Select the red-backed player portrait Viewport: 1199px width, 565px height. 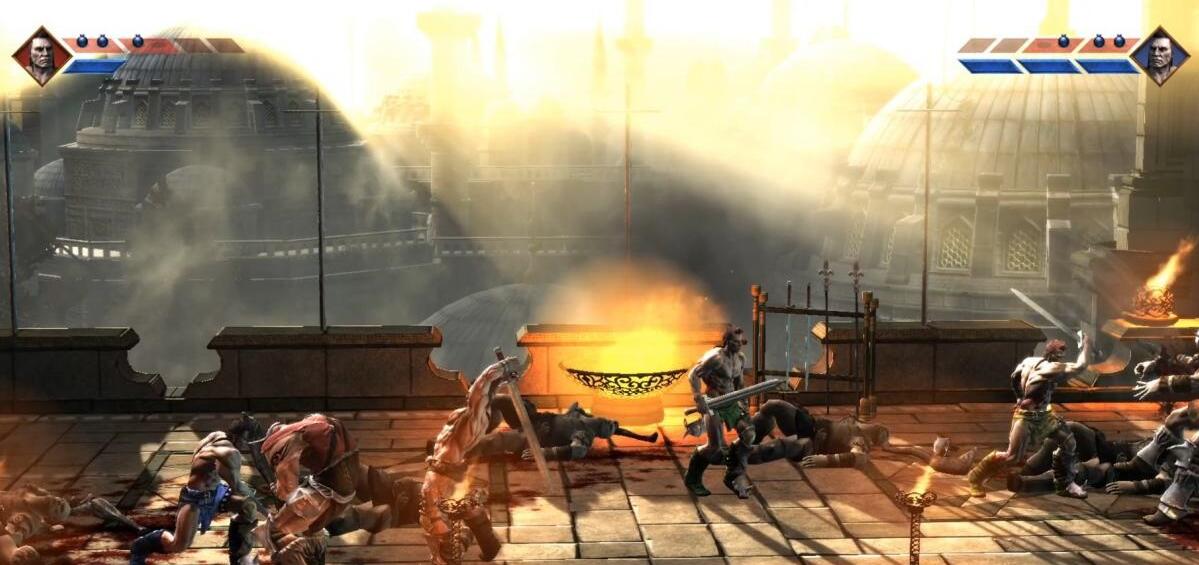pyautogui.click(x=41, y=56)
